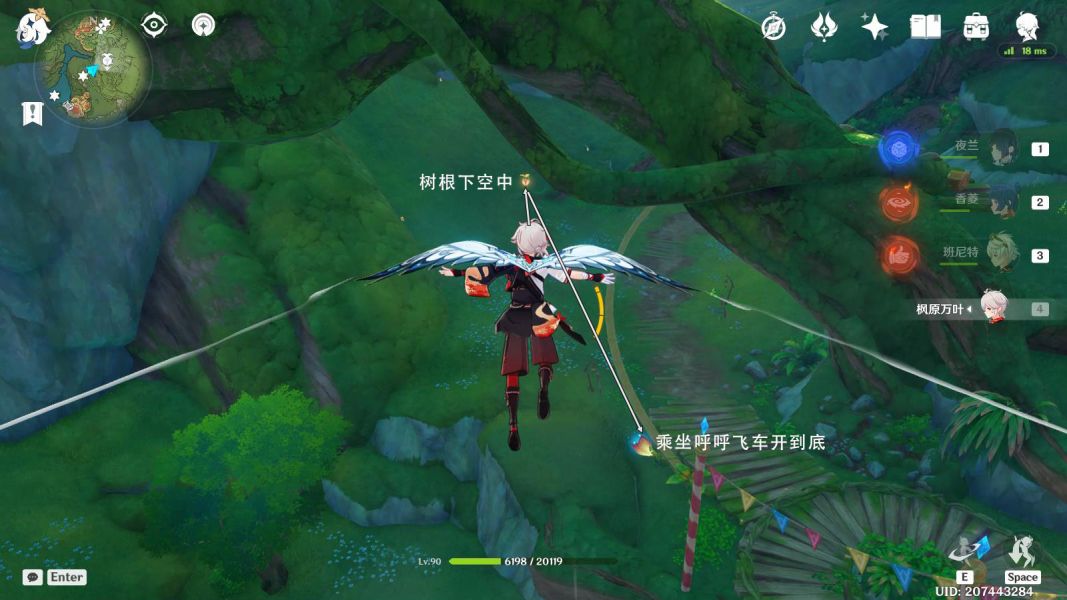Open the Battle Pass winged icon

(823, 27)
